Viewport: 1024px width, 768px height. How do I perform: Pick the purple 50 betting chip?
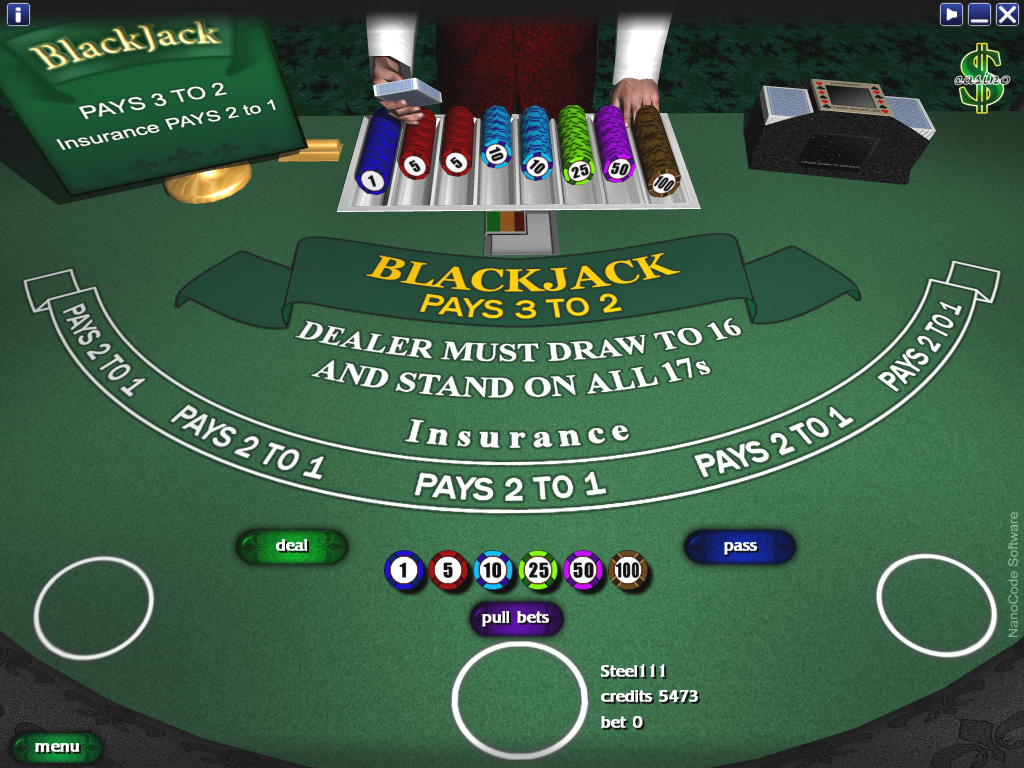pyautogui.click(x=583, y=571)
